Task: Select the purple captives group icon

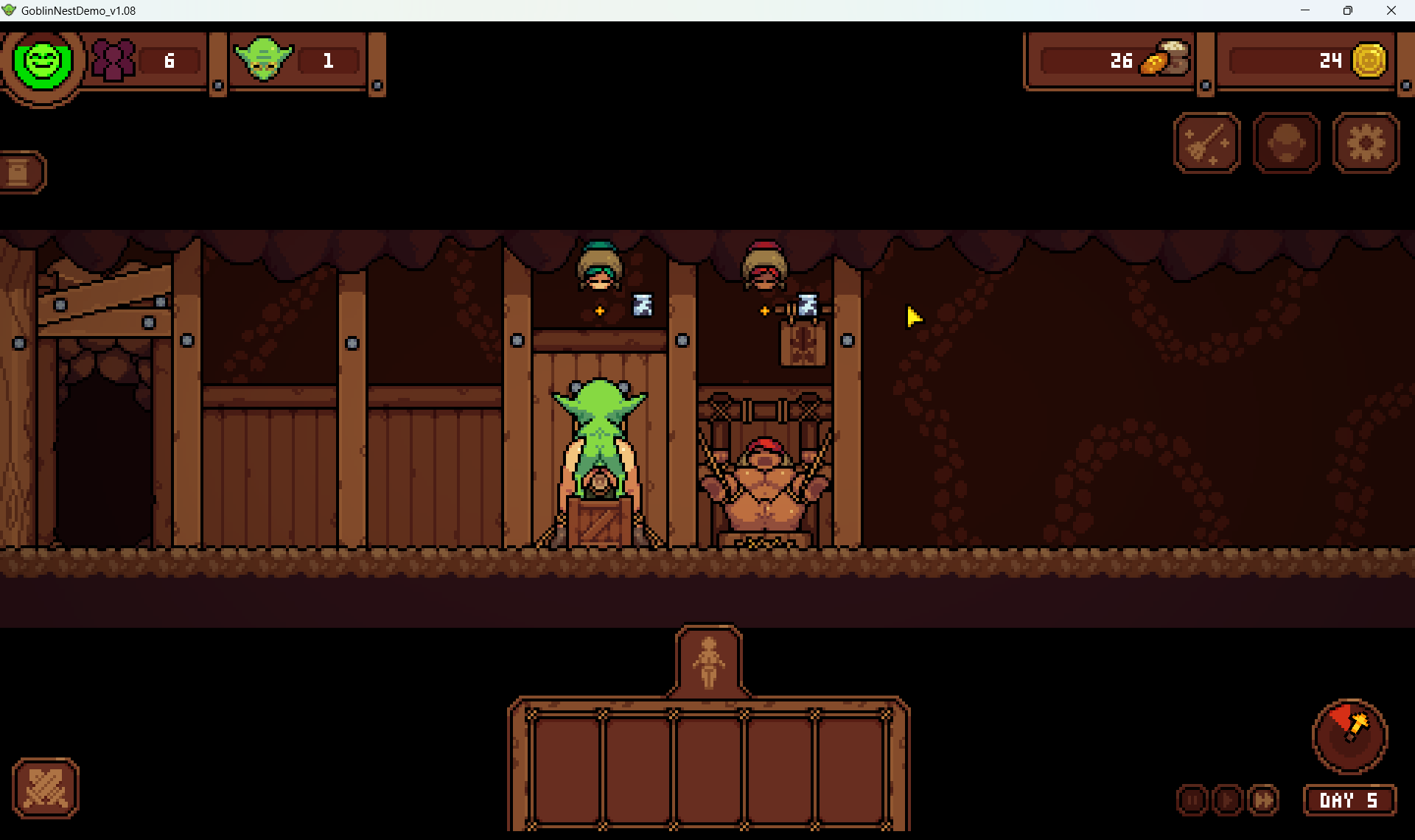Action: pos(113,60)
